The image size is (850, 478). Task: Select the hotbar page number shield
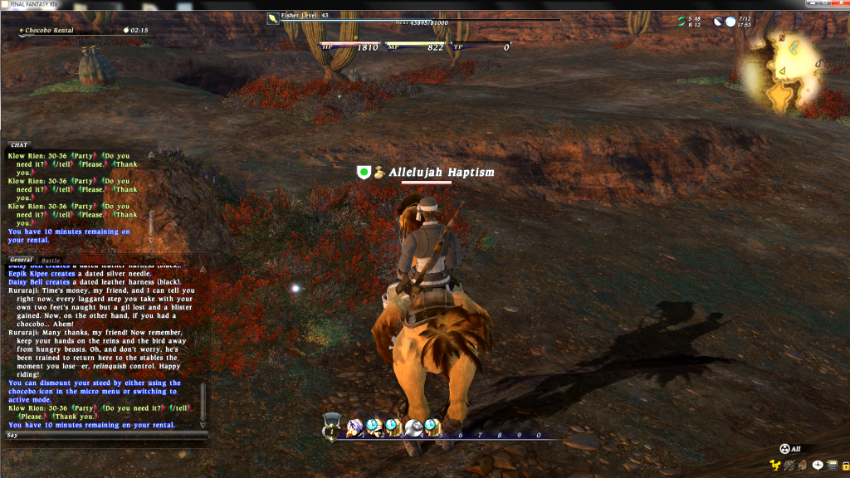(332, 428)
